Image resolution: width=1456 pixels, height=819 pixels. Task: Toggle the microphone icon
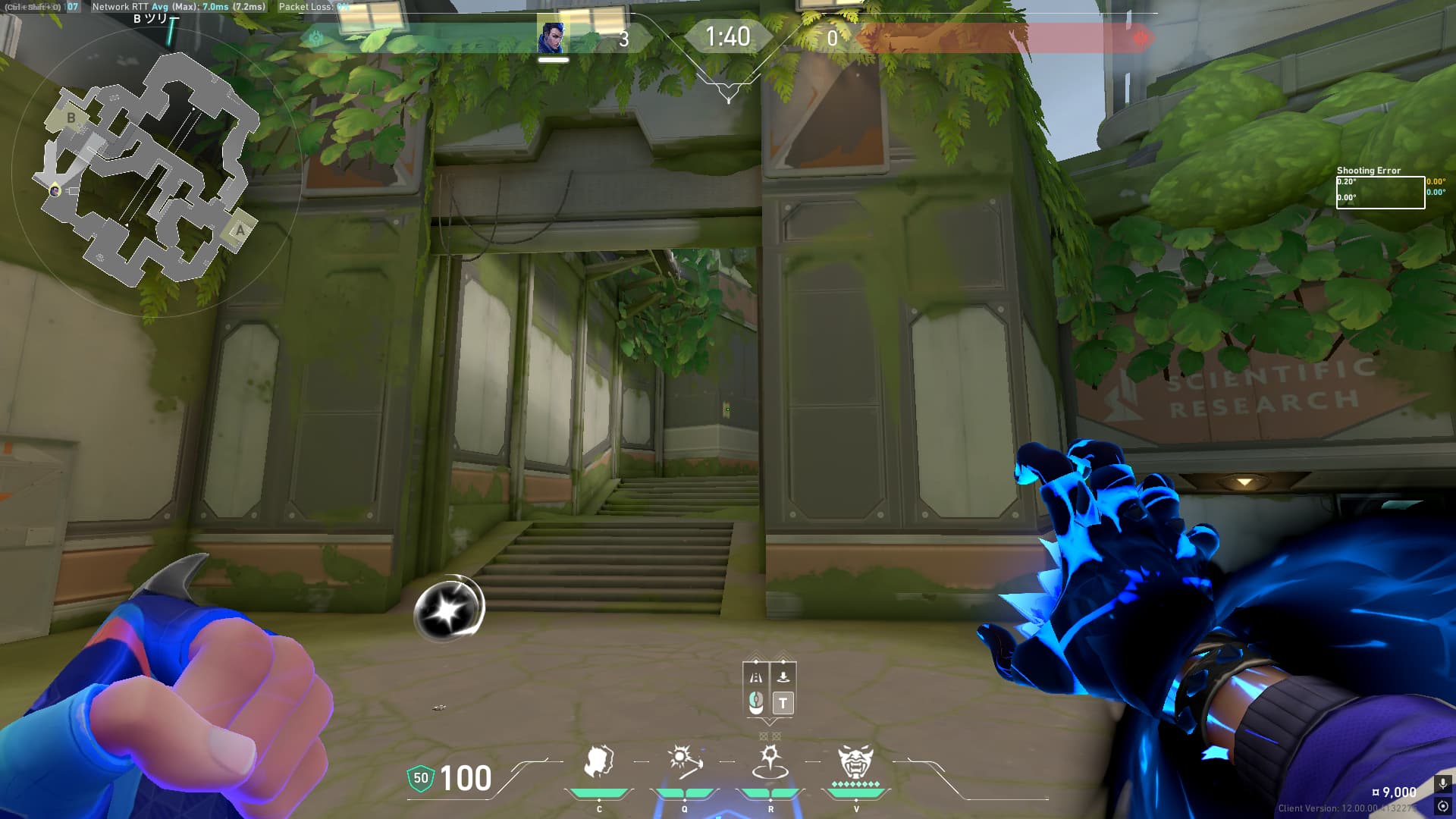1442,783
